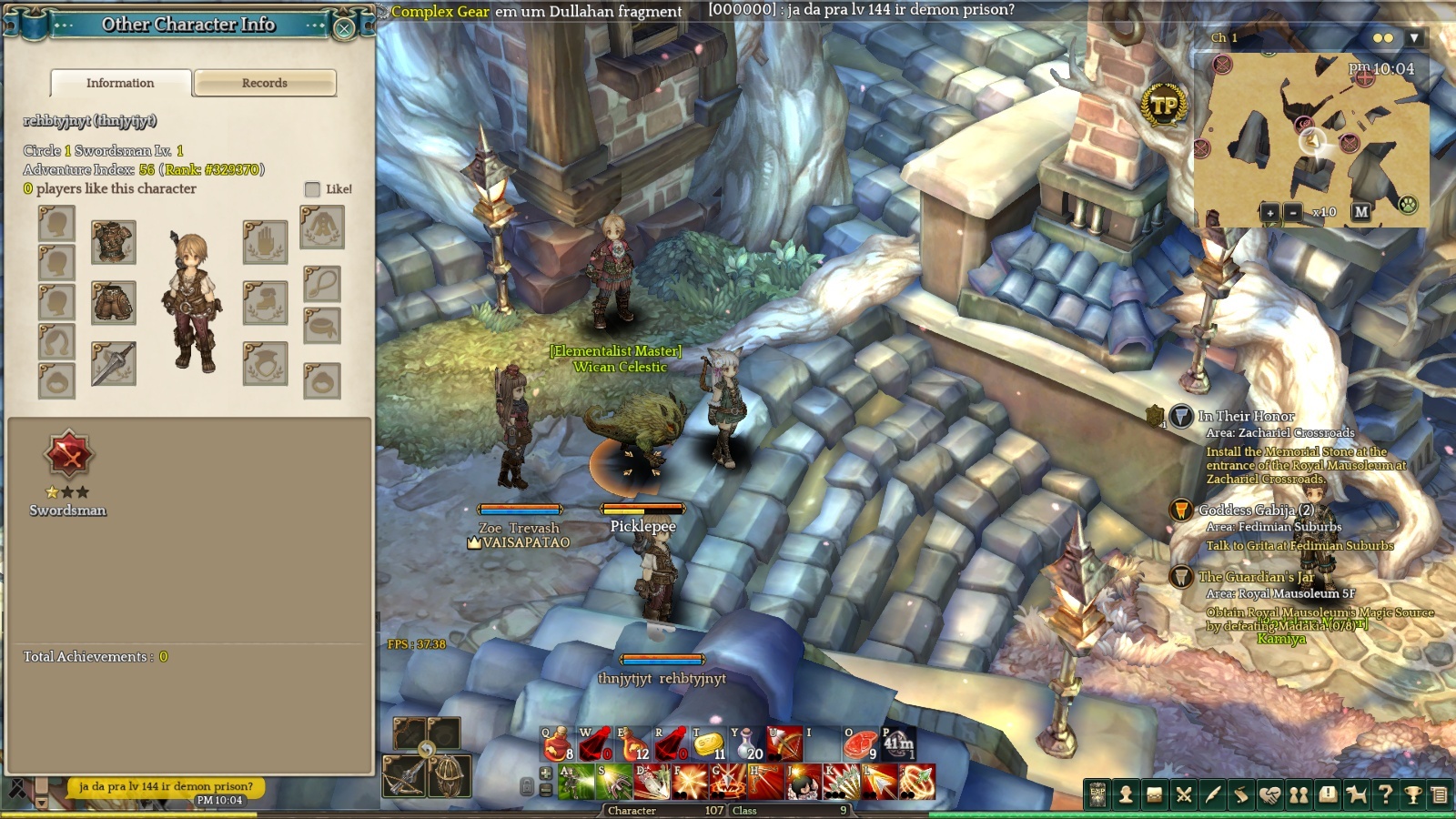Use the red potion in slot Q

557,743
